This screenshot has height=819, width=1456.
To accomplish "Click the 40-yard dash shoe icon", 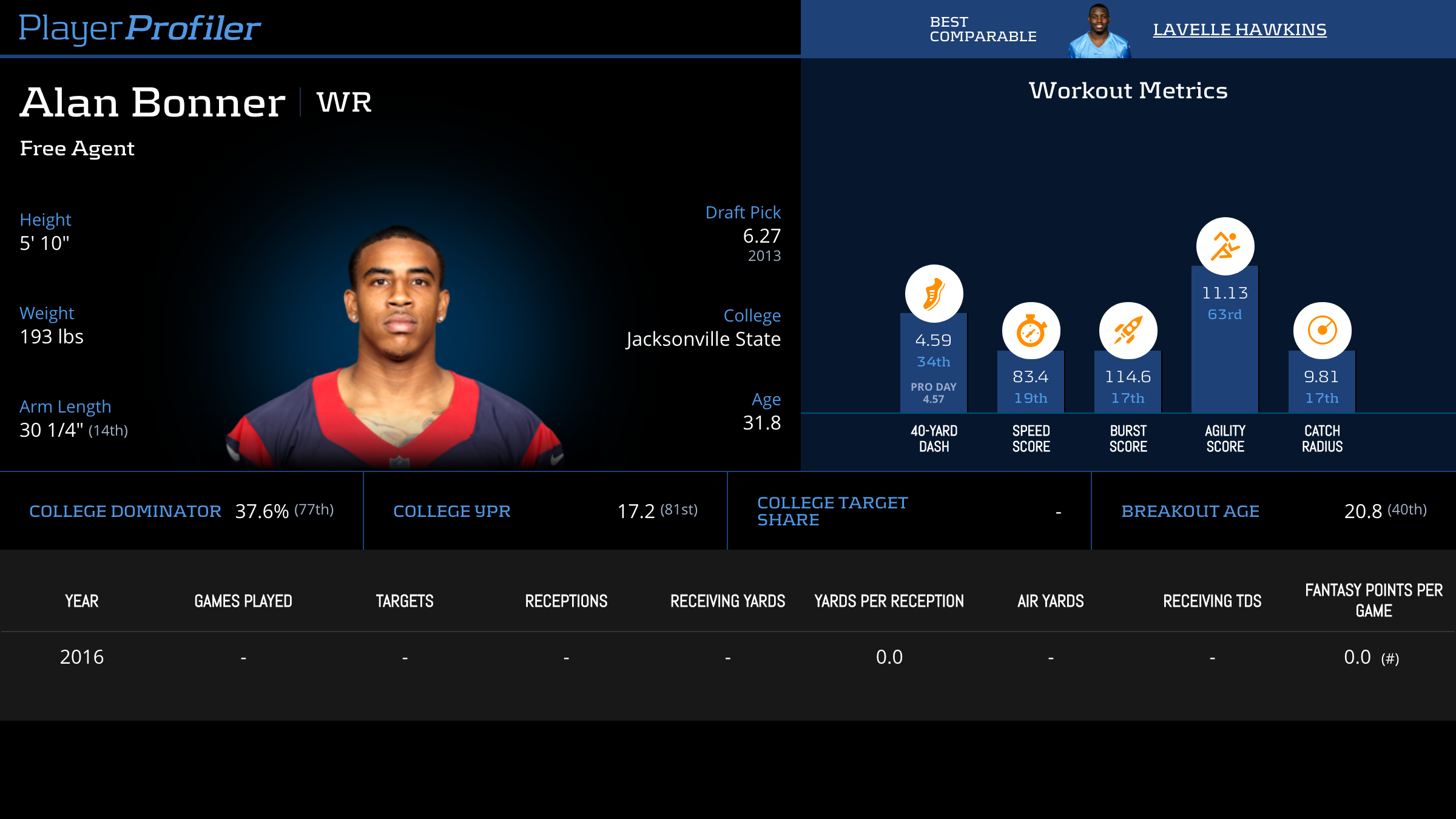I will pos(934,294).
